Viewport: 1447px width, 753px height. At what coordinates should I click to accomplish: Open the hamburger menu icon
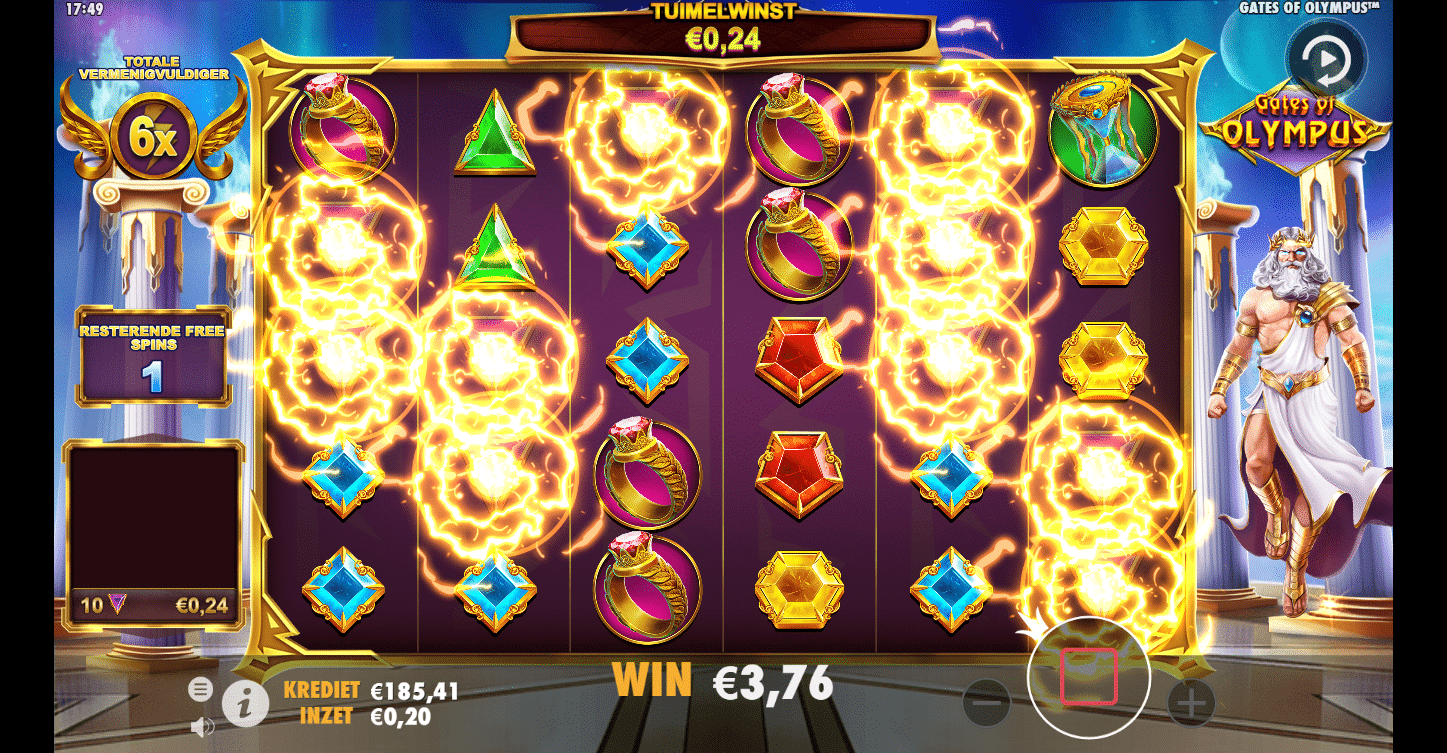[x=202, y=689]
